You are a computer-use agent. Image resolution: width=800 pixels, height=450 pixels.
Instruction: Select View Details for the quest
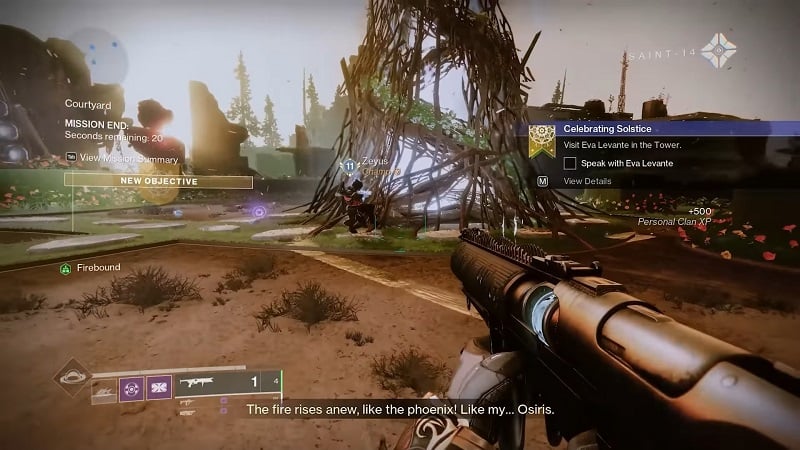click(587, 181)
